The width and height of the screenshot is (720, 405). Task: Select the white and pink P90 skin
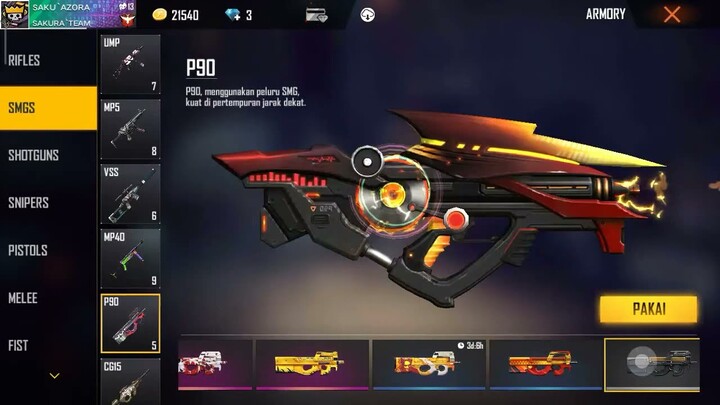click(x=214, y=365)
